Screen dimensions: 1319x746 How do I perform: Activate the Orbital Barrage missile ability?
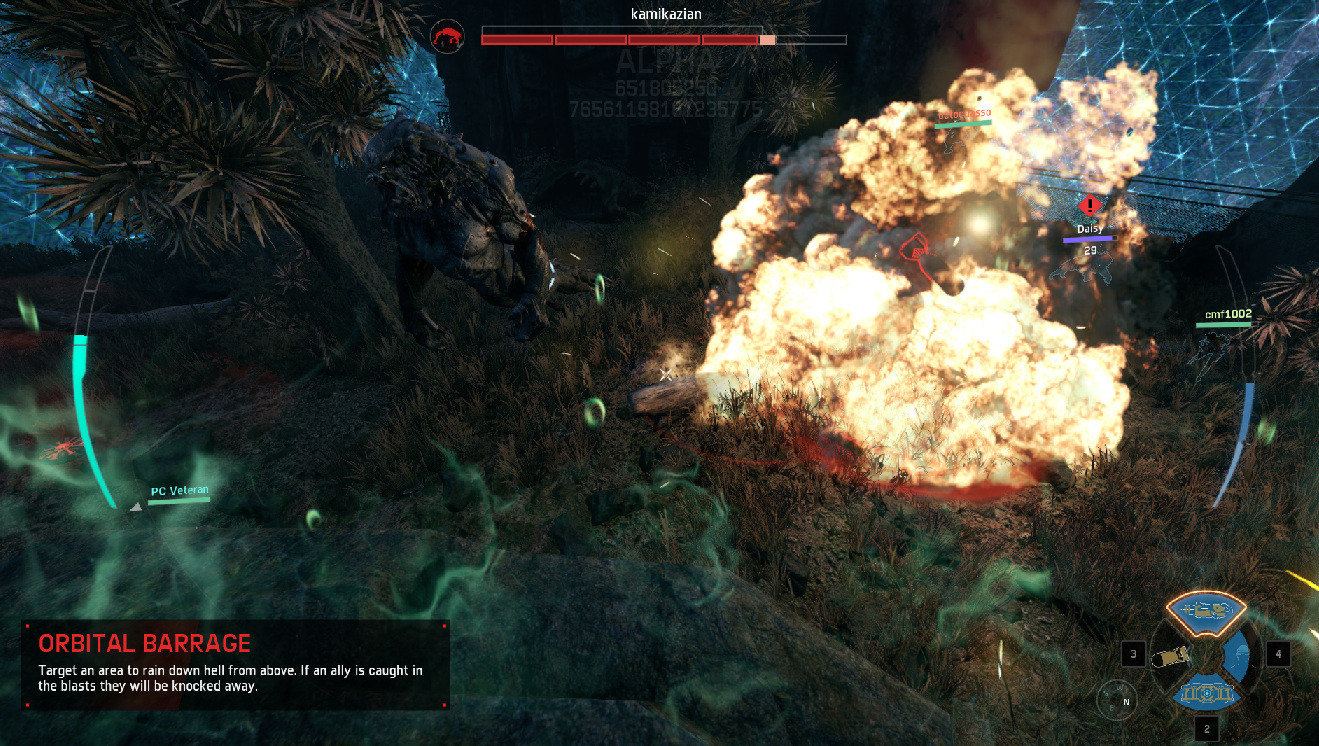click(x=1171, y=656)
